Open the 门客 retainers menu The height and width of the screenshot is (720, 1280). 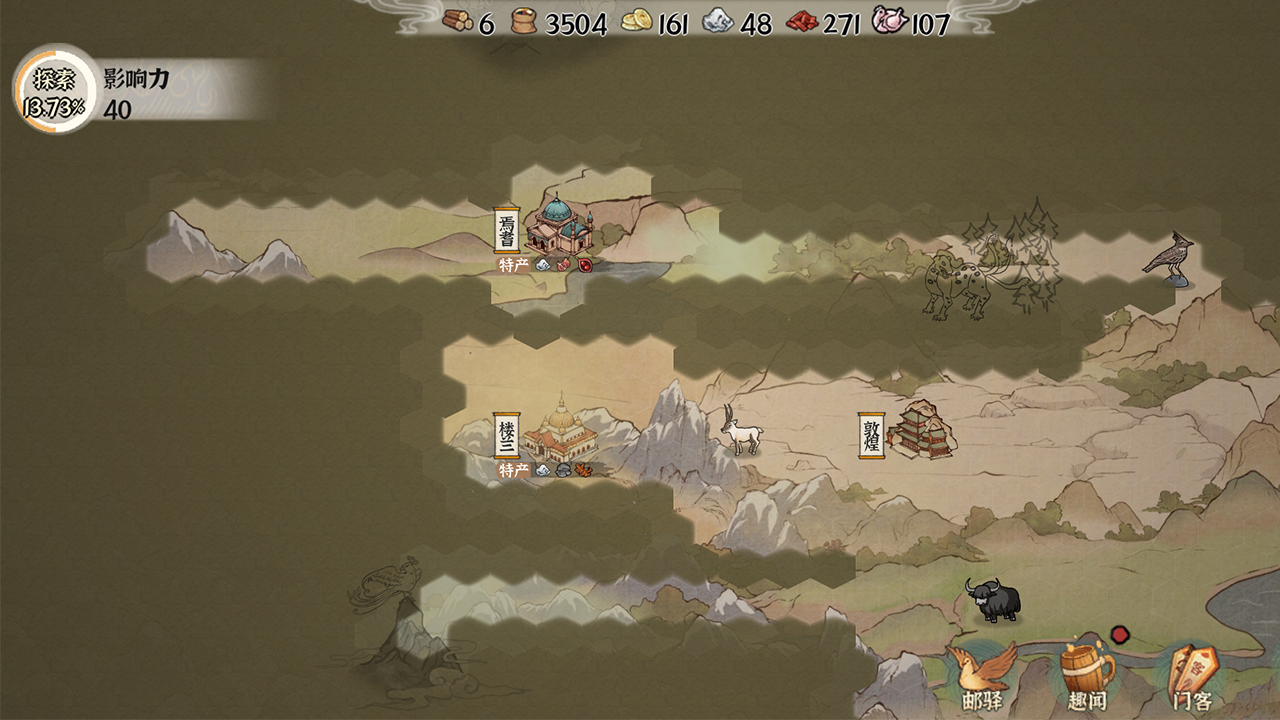tap(1191, 677)
